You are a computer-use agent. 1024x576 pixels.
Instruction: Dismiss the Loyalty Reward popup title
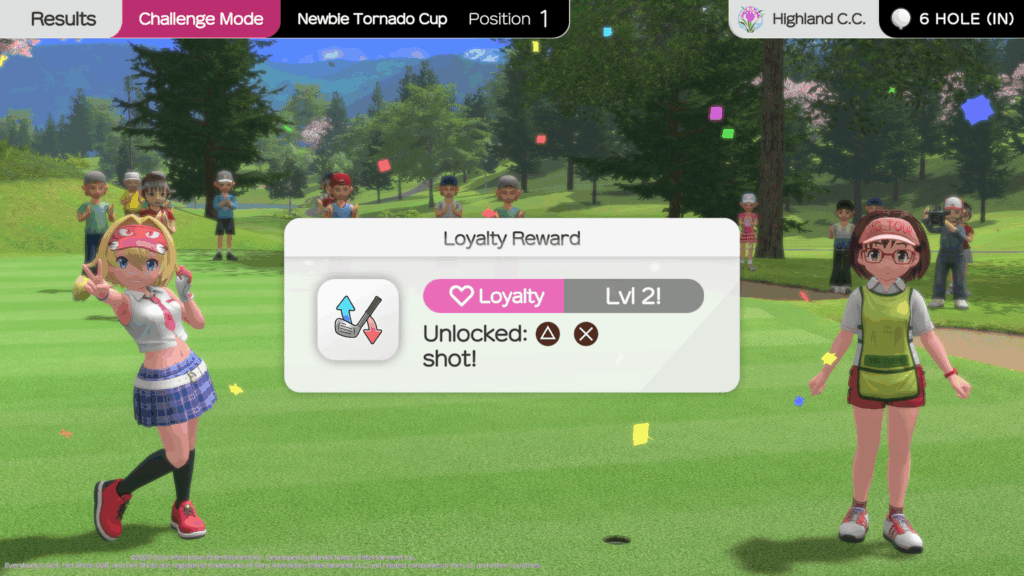pyautogui.click(x=511, y=239)
